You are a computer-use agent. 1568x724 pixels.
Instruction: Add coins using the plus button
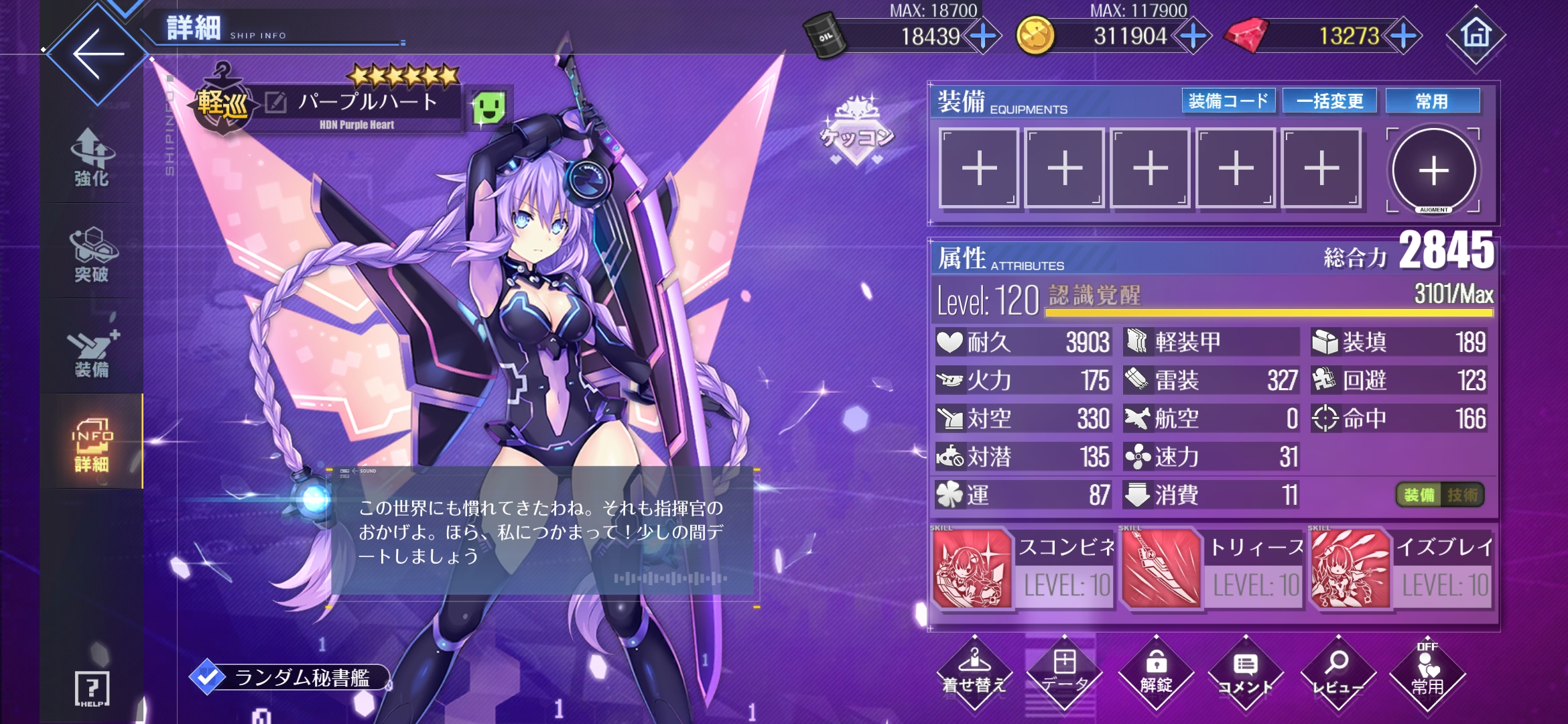click(x=1193, y=36)
